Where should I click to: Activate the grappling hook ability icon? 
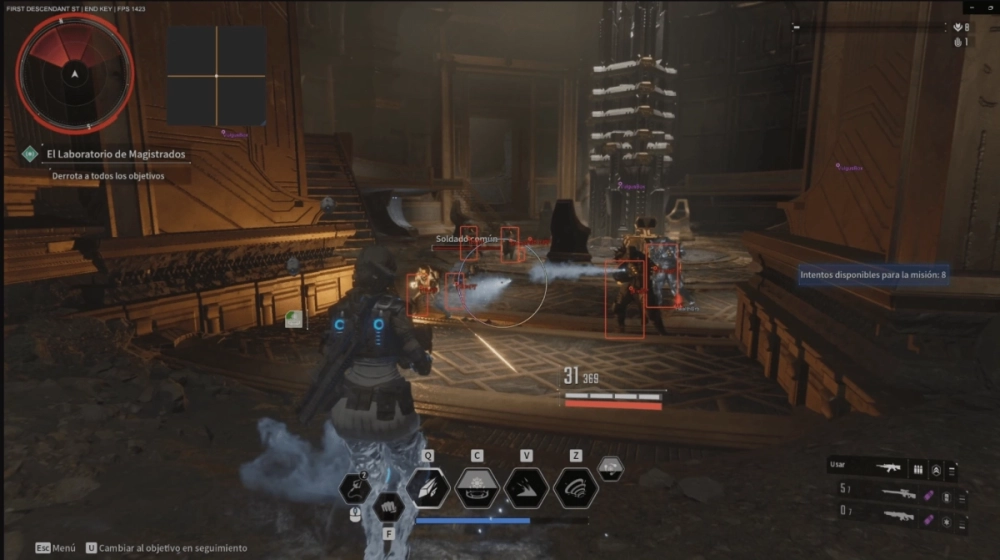(356, 488)
